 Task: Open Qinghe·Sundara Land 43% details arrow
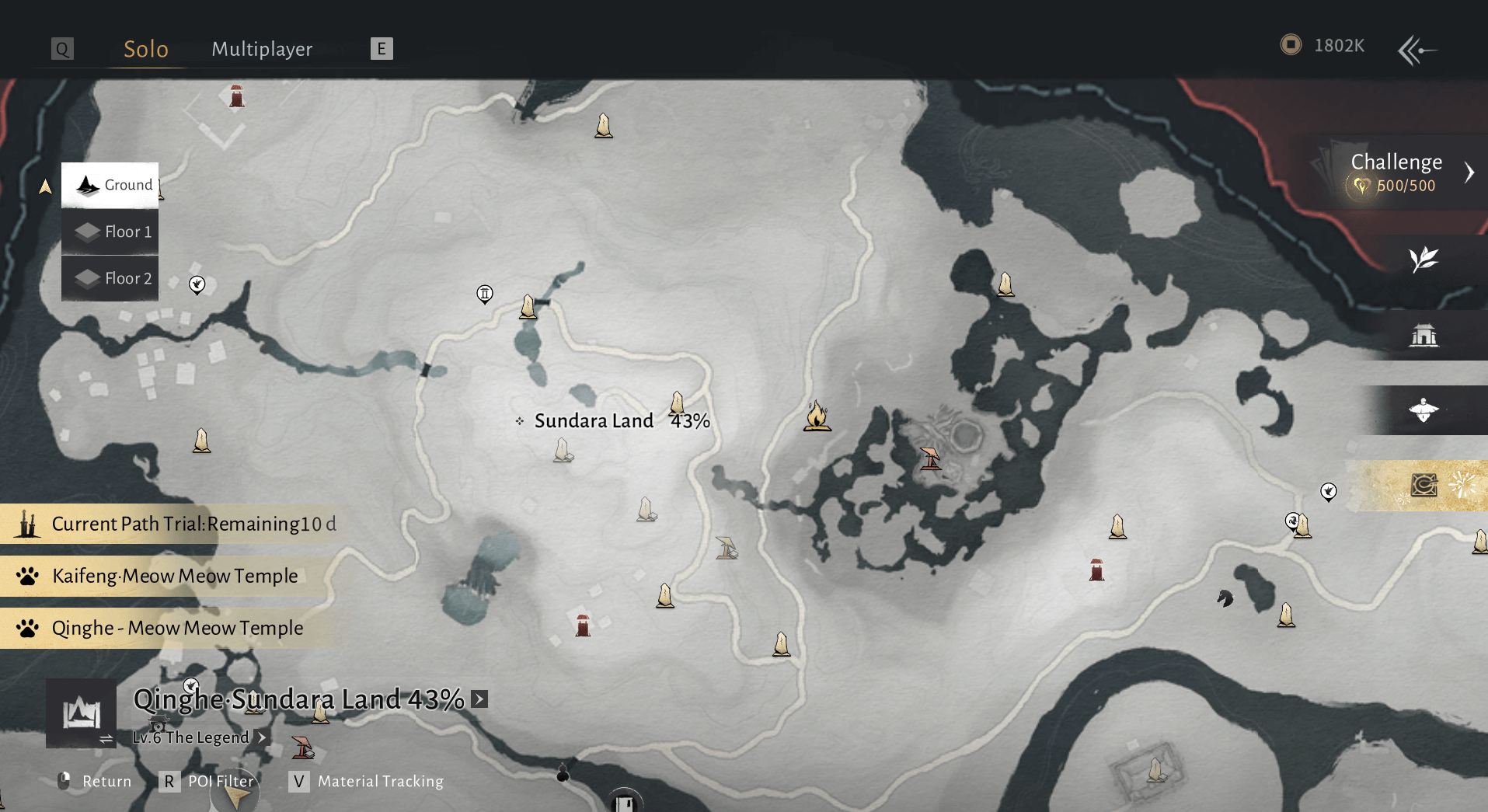point(479,699)
